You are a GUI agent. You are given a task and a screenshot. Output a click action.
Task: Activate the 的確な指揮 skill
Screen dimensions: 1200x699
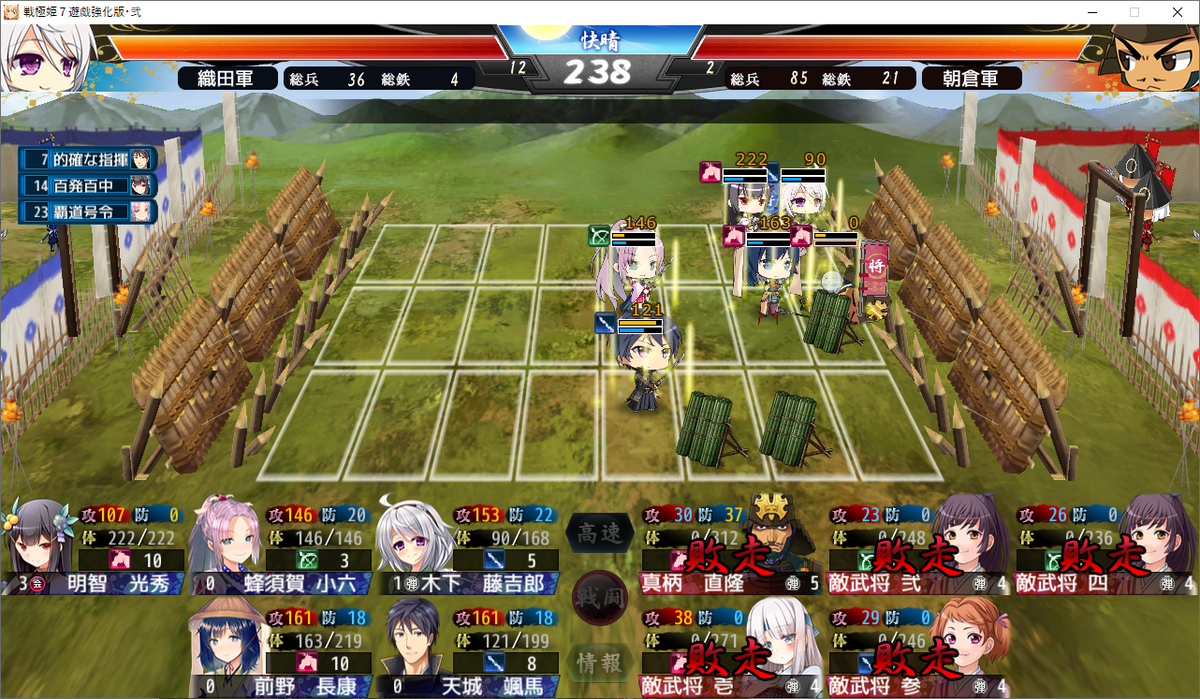[x=86, y=159]
